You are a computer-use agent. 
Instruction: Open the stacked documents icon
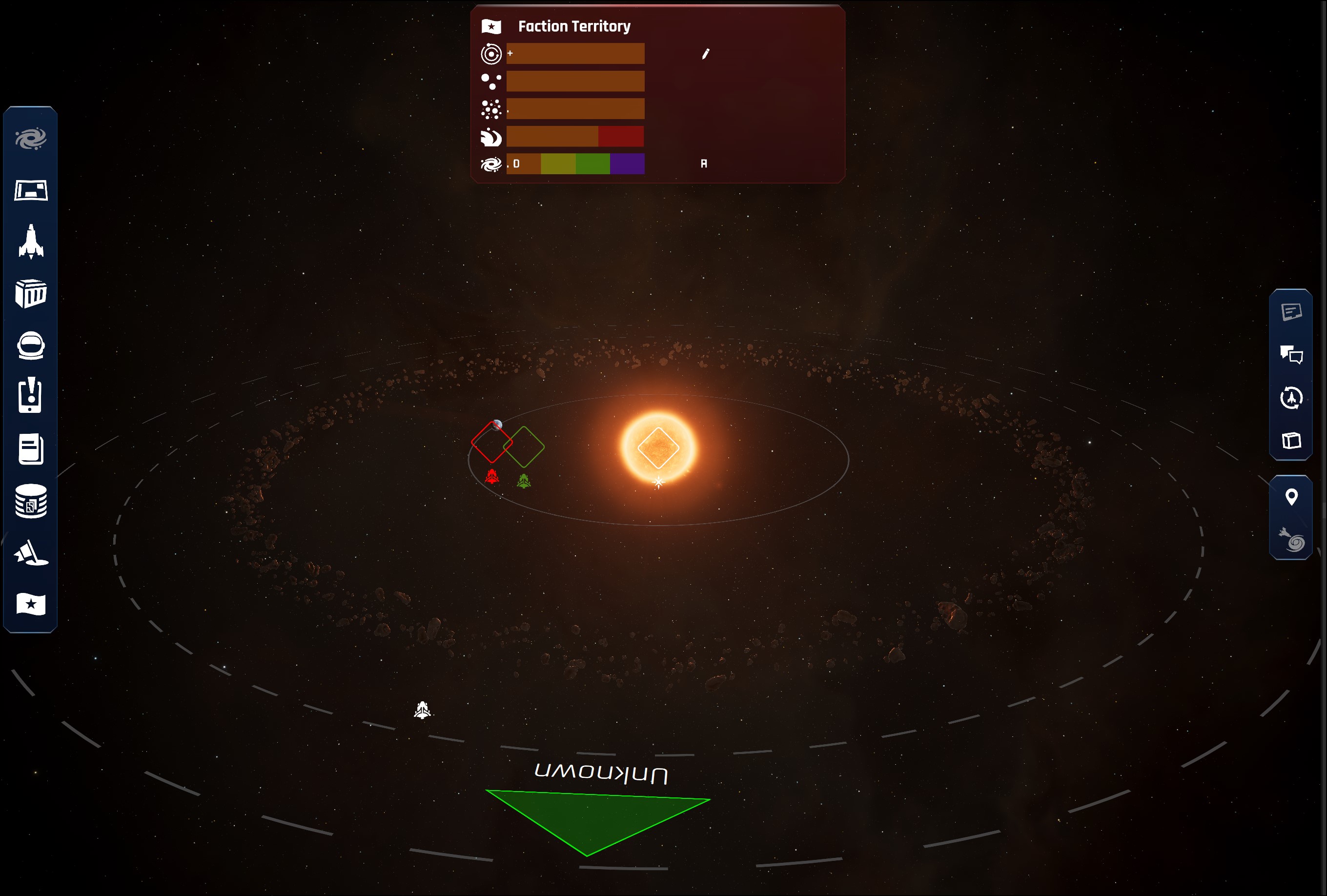[x=31, y=449]
